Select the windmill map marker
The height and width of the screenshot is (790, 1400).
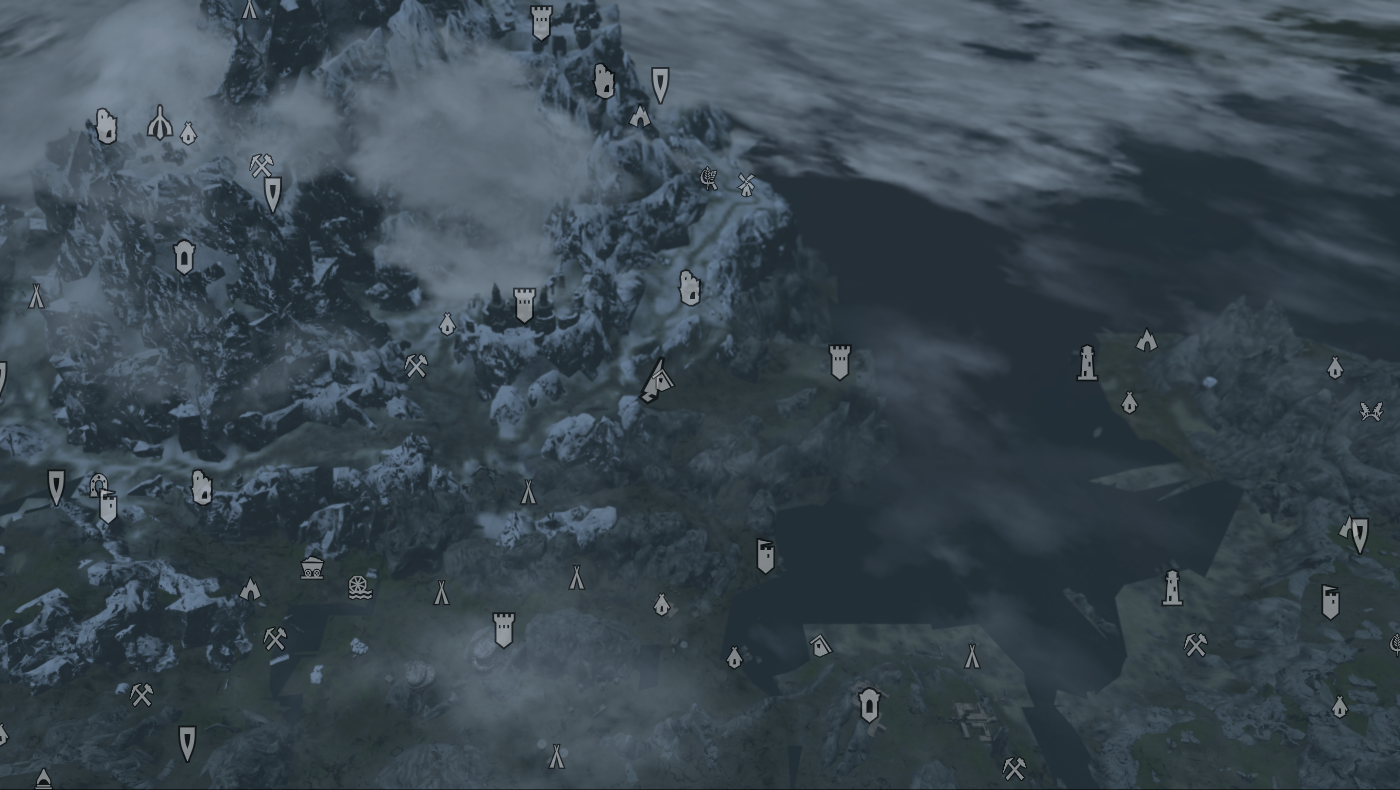point(745,184)
